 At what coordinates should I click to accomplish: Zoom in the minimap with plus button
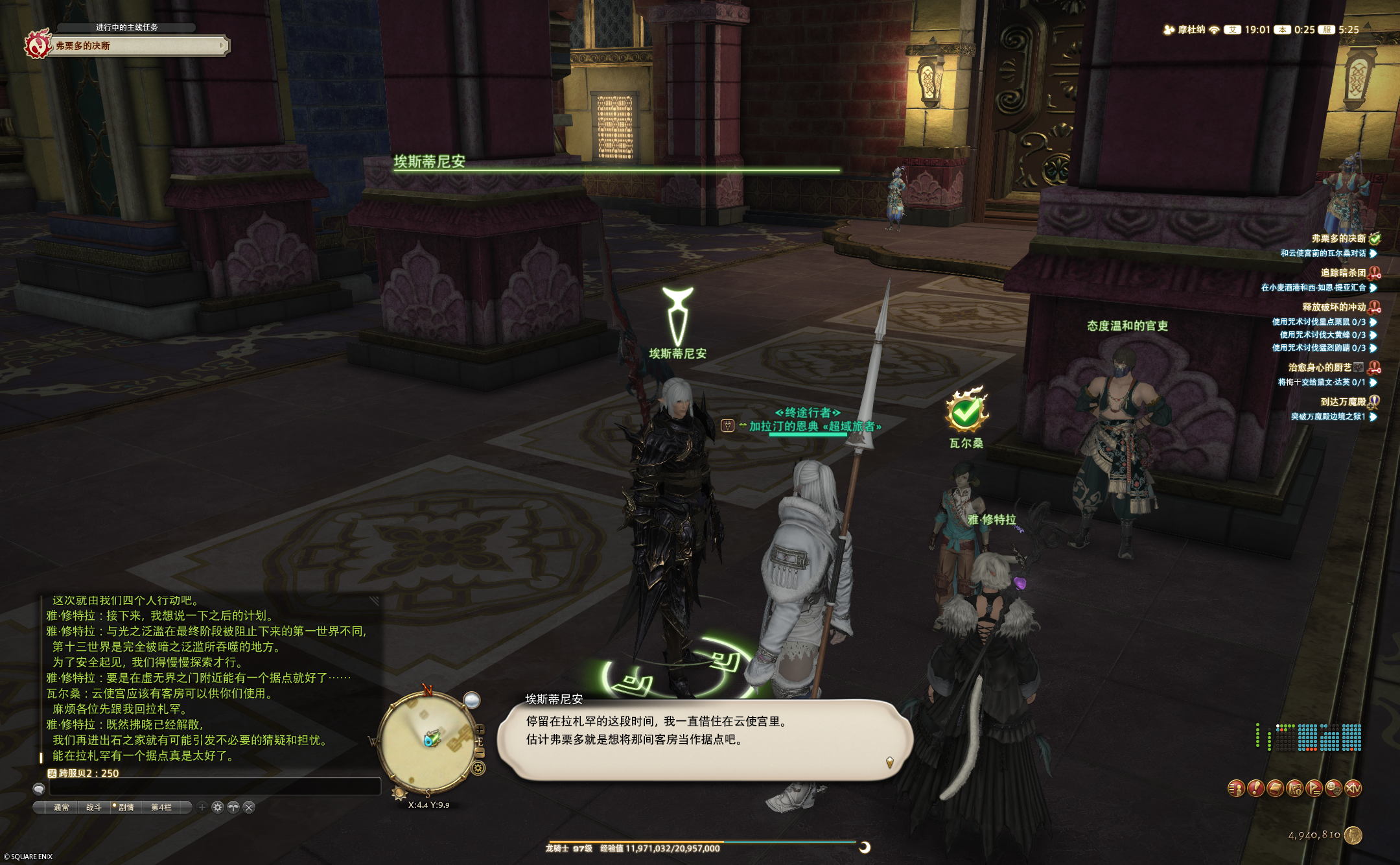tap(480, 730)
